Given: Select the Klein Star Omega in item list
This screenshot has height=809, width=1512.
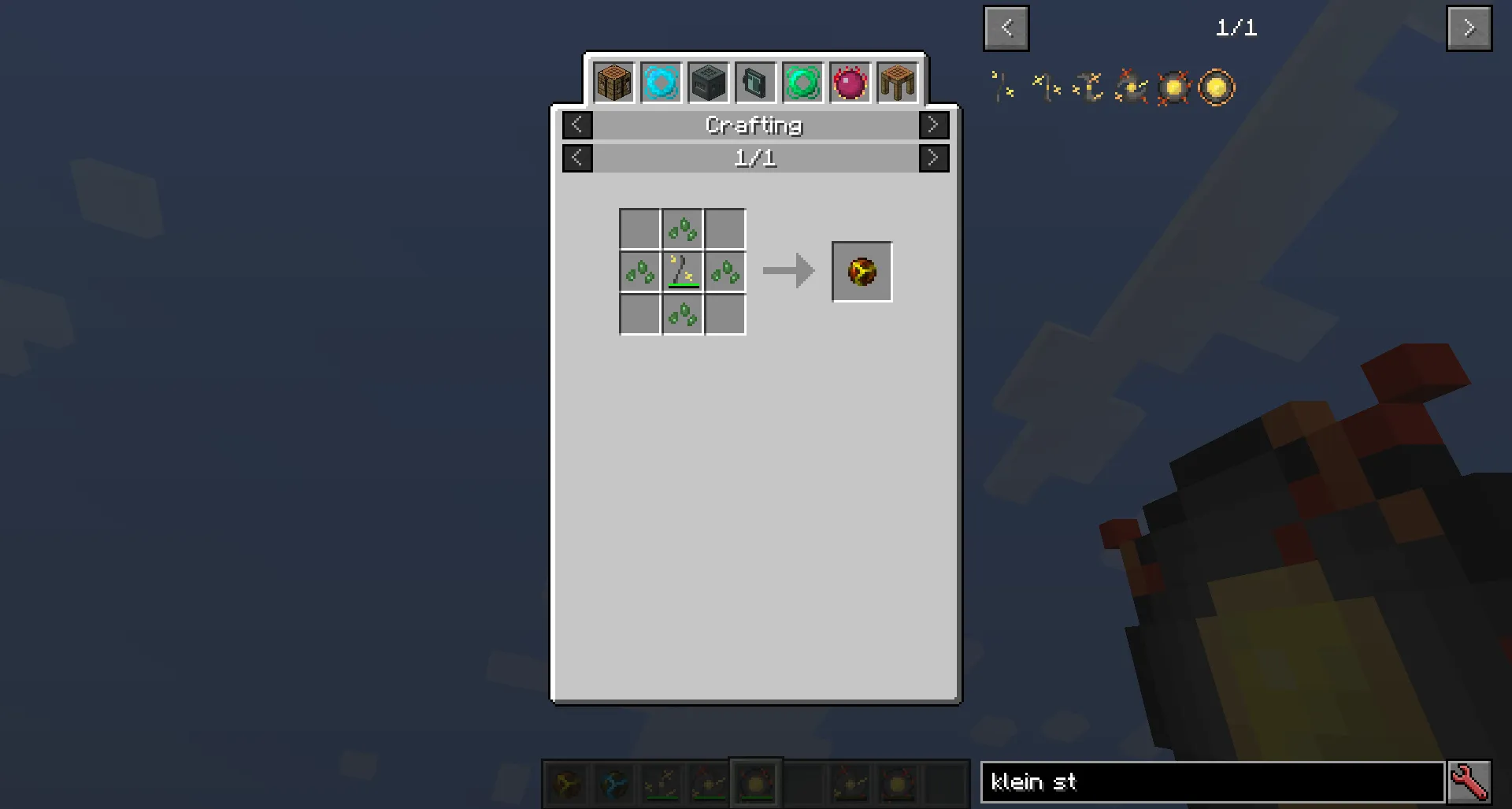Looking at the screenshot, I should pyautogui.click(x=1215, y=87).
